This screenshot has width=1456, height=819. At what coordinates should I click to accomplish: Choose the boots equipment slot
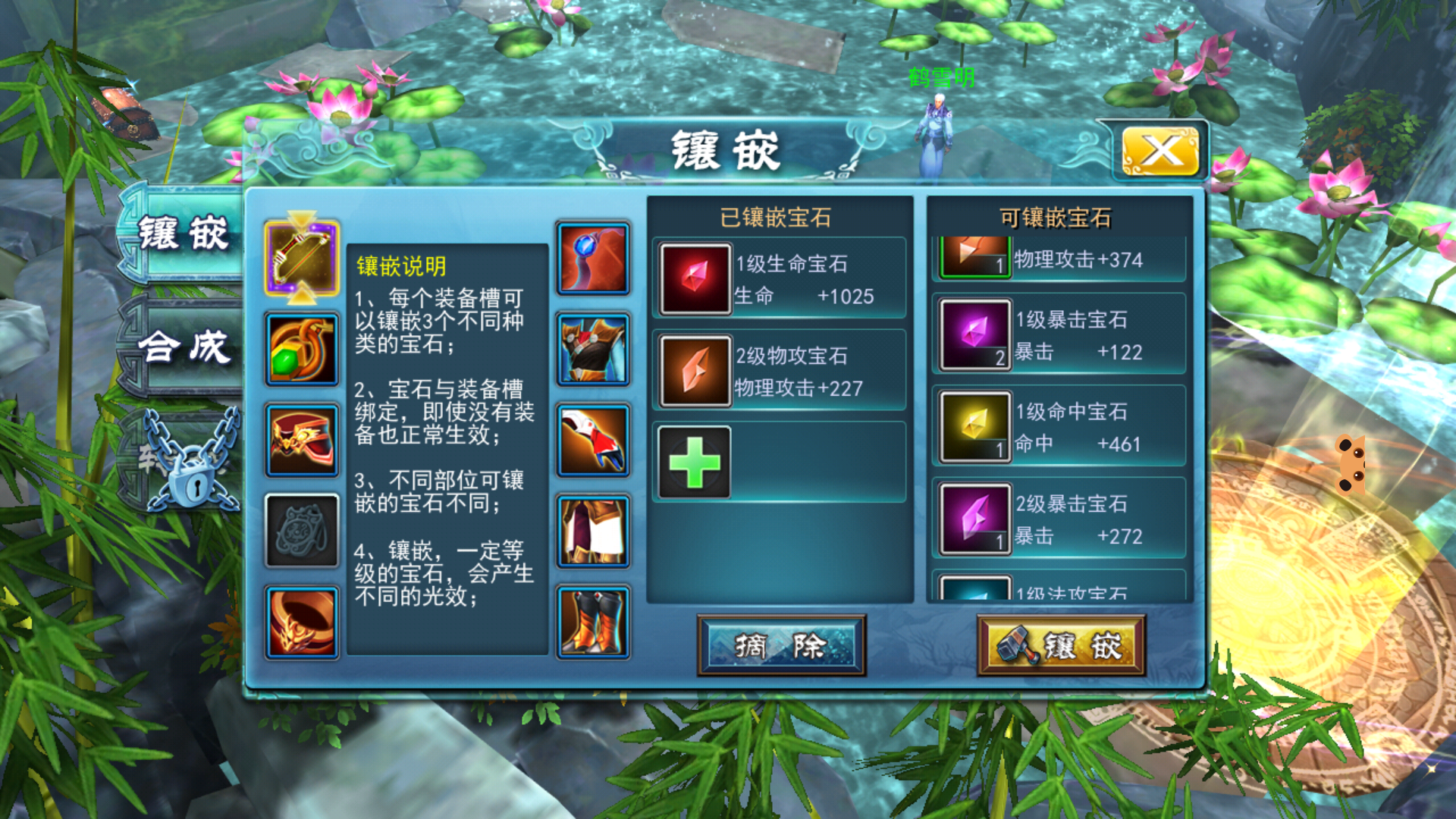coord(593,623)
